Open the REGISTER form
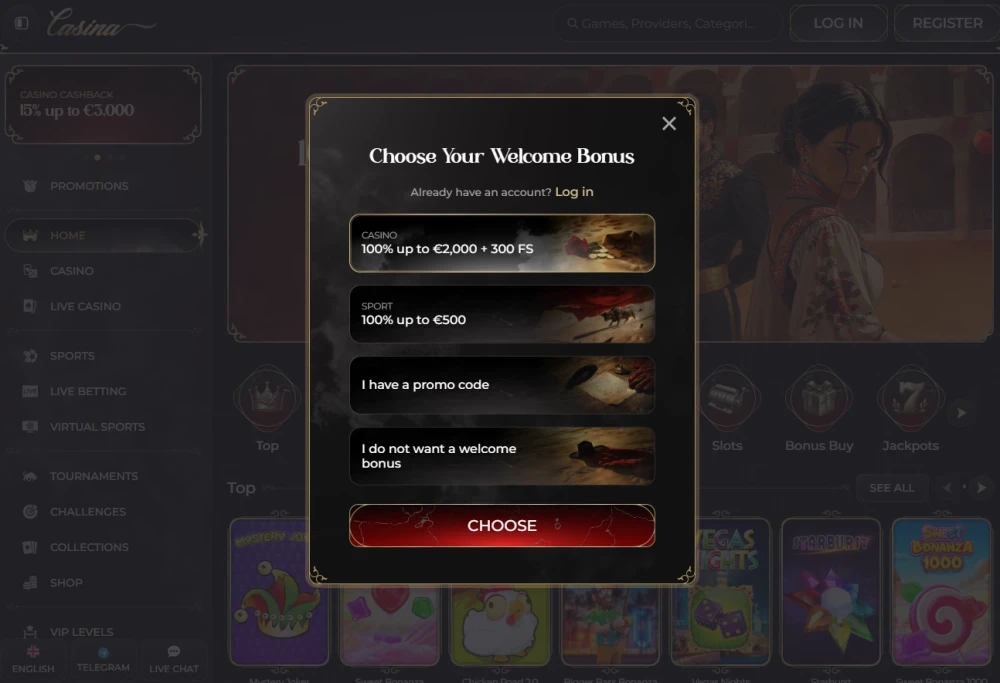This screenshot has height=683, width=1000. 947,23
